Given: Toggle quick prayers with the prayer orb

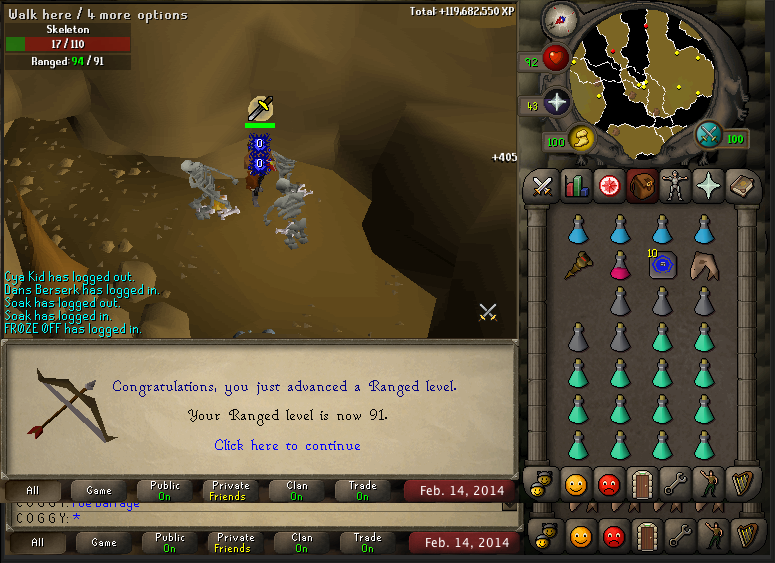Looking at the screenshot, I should coord(556,103).
